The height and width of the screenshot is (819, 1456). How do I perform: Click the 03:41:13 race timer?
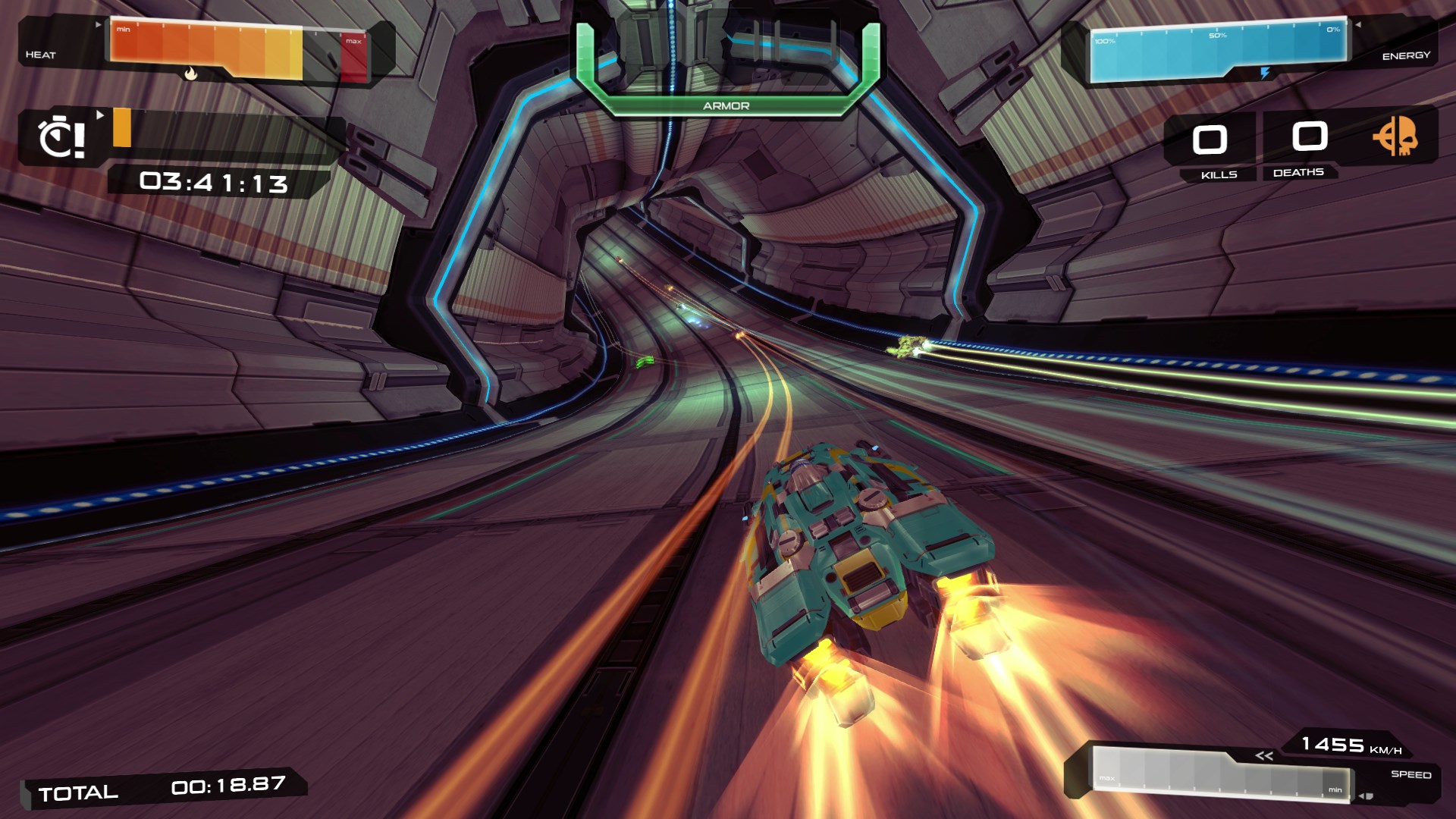click(213, 181)
